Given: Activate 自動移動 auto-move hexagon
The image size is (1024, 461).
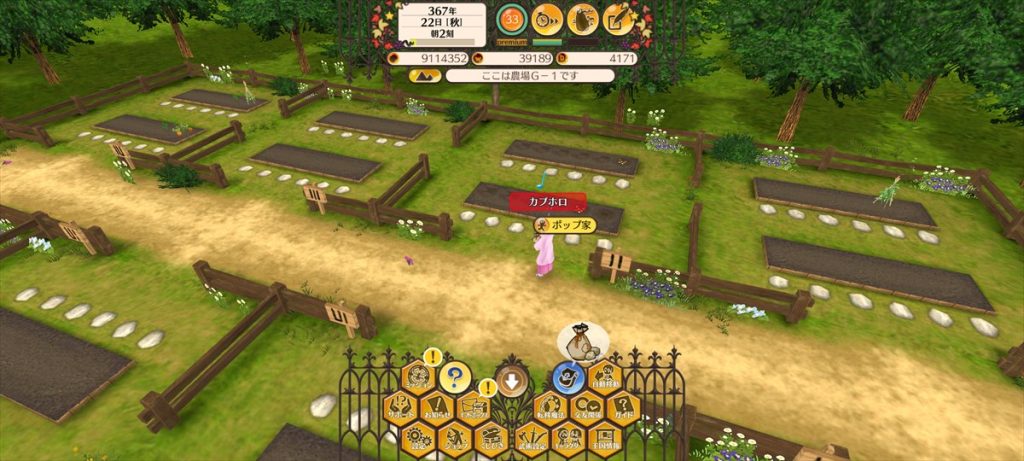Looking at the screenshot, I should [x=605, y=377].
